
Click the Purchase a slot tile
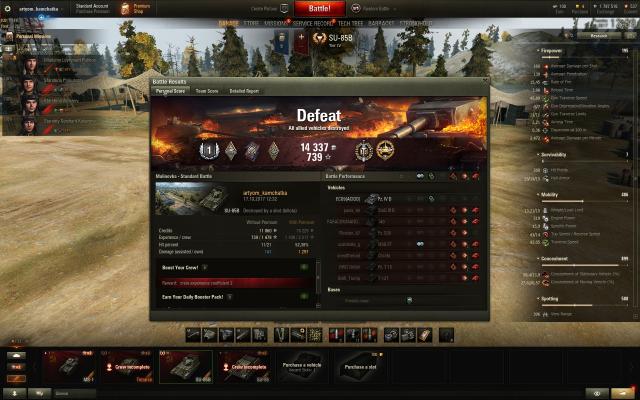tap(361, 367)
